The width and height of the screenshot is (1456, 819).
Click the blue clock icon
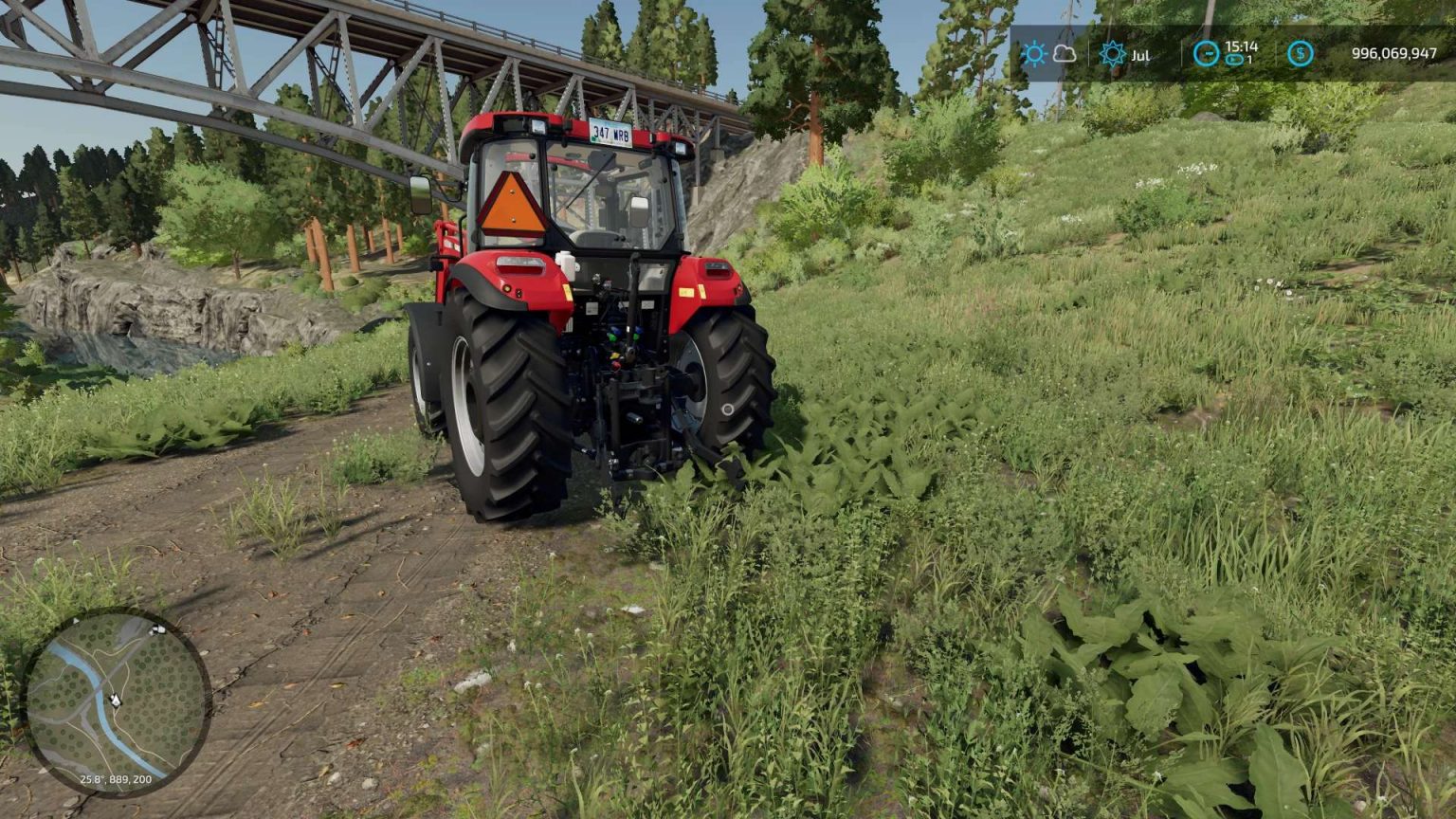click(x=1208, y=52)
